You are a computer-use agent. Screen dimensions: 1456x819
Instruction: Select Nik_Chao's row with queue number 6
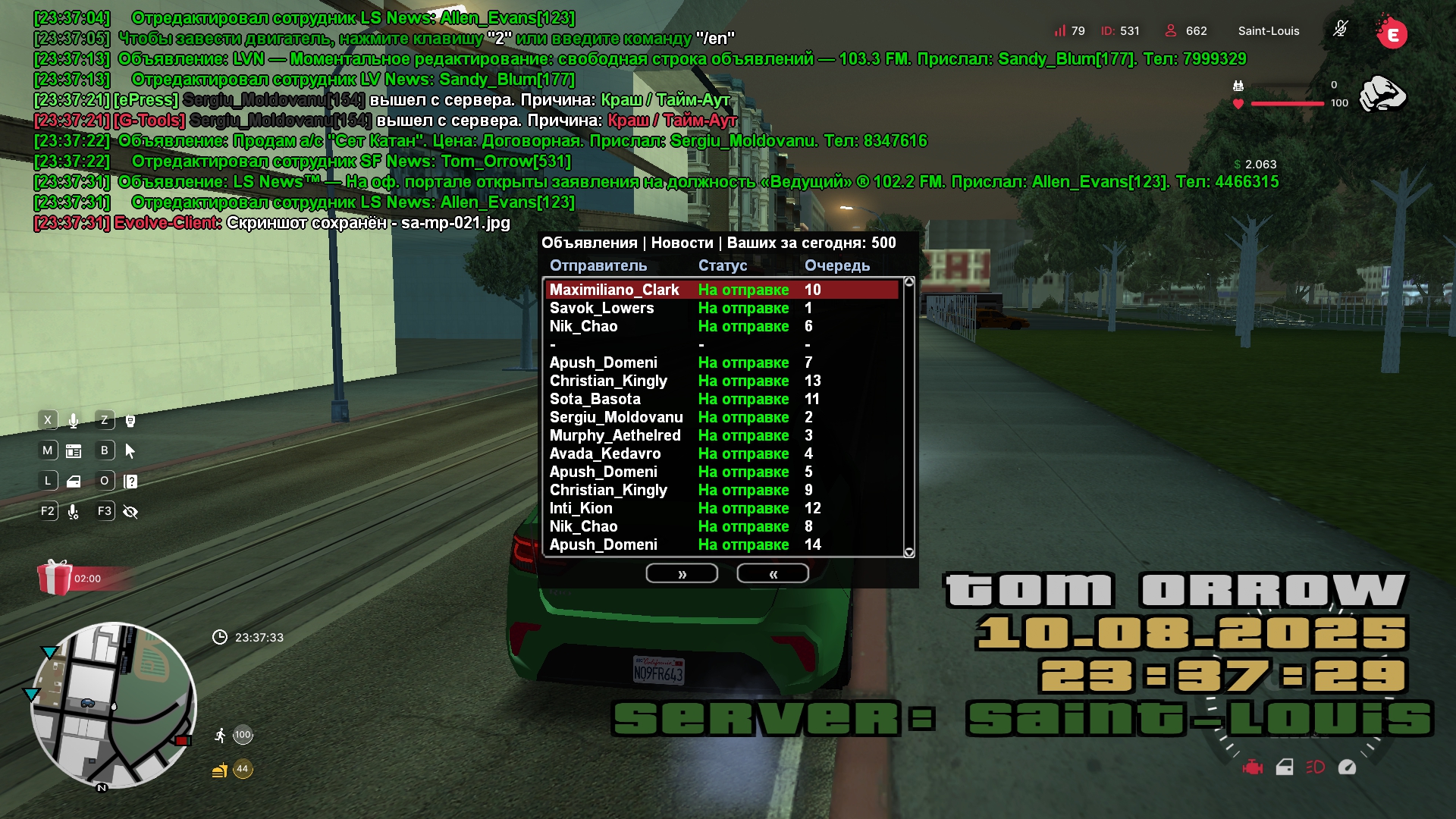(x=720, y=326)
